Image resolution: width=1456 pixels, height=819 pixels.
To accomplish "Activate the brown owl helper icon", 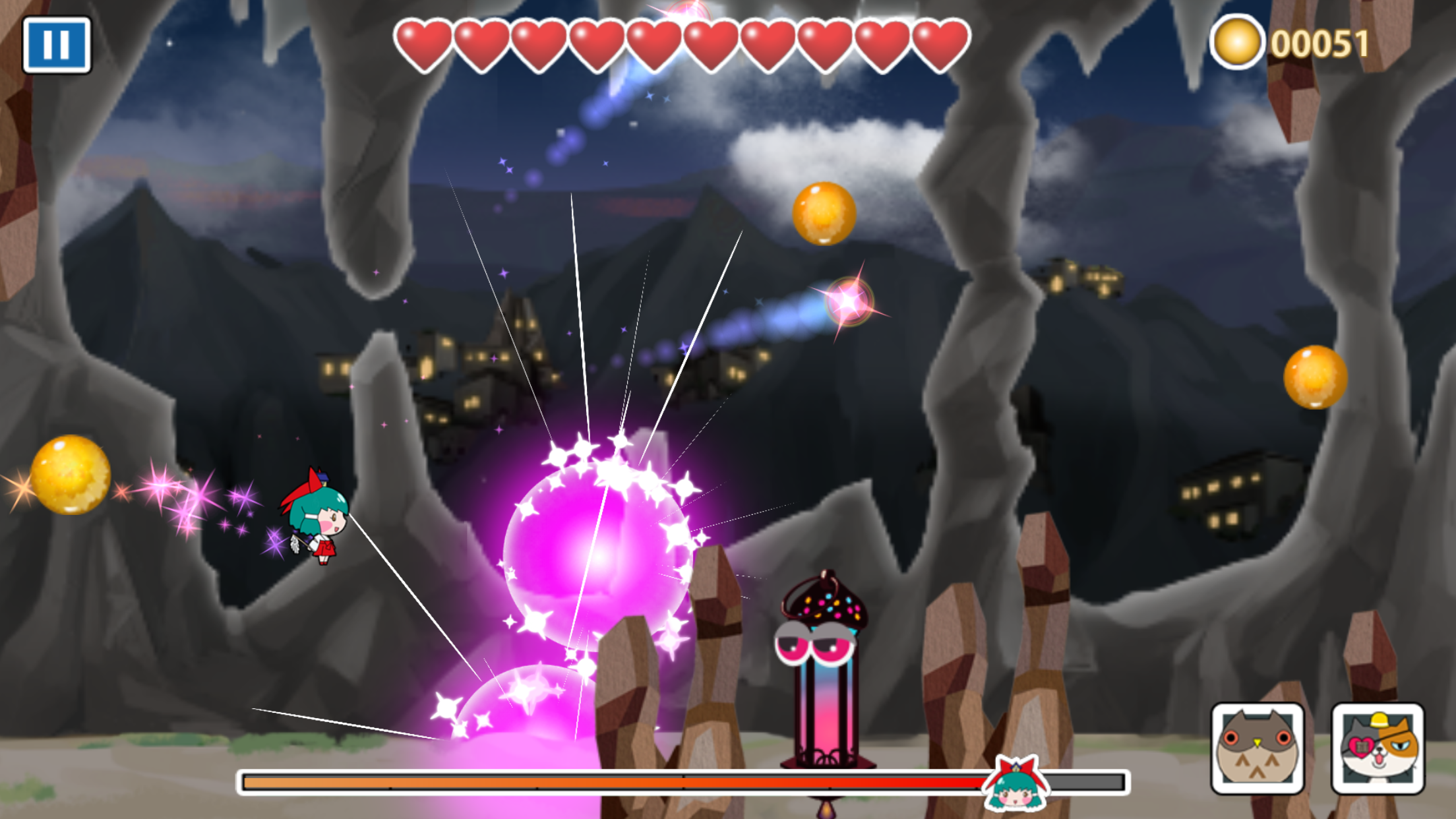I will pyautogui.click(x=1257, y=748).
